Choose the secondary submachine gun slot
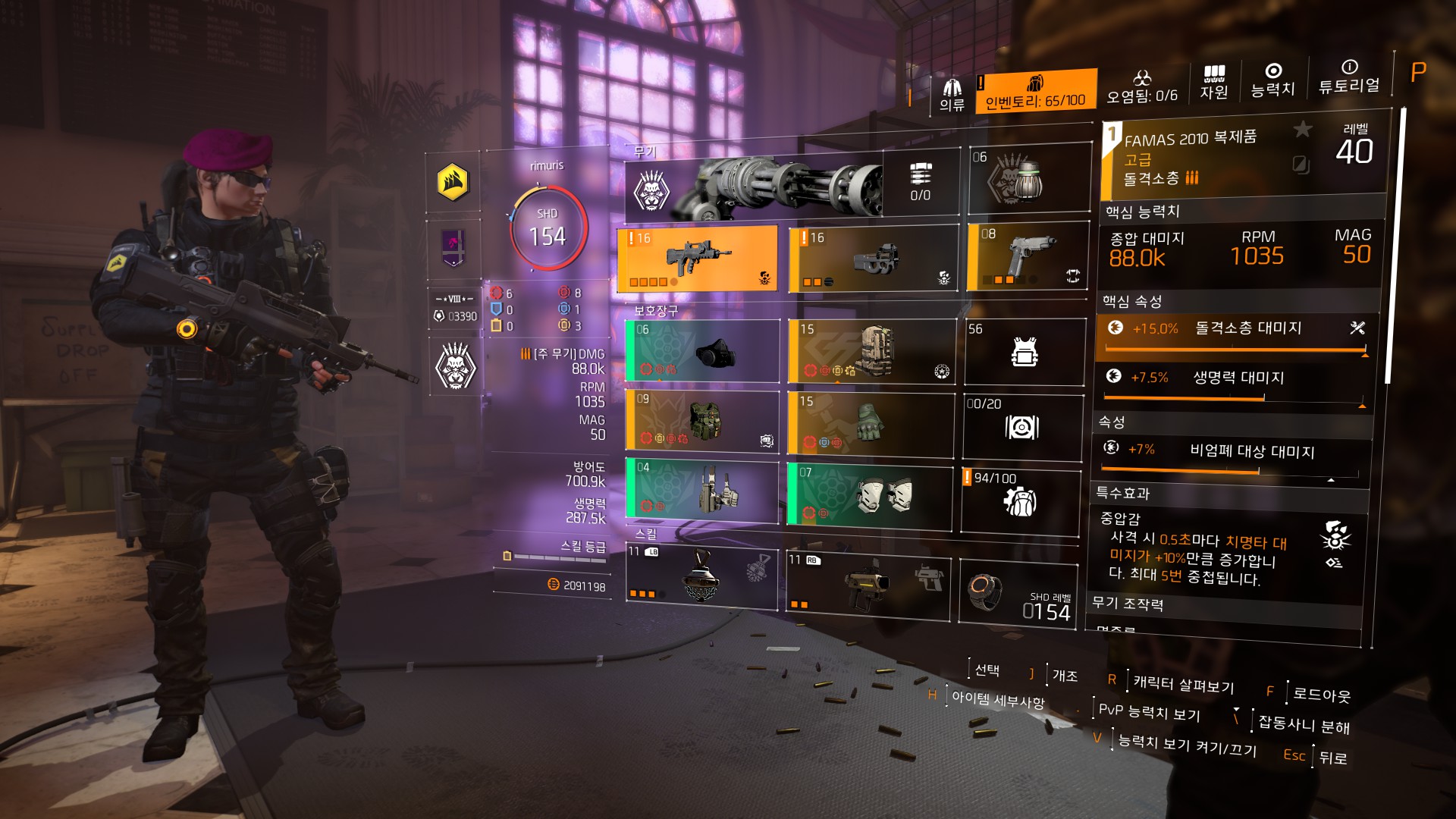This screenshot has height=819, width=1456. [873, 259]
